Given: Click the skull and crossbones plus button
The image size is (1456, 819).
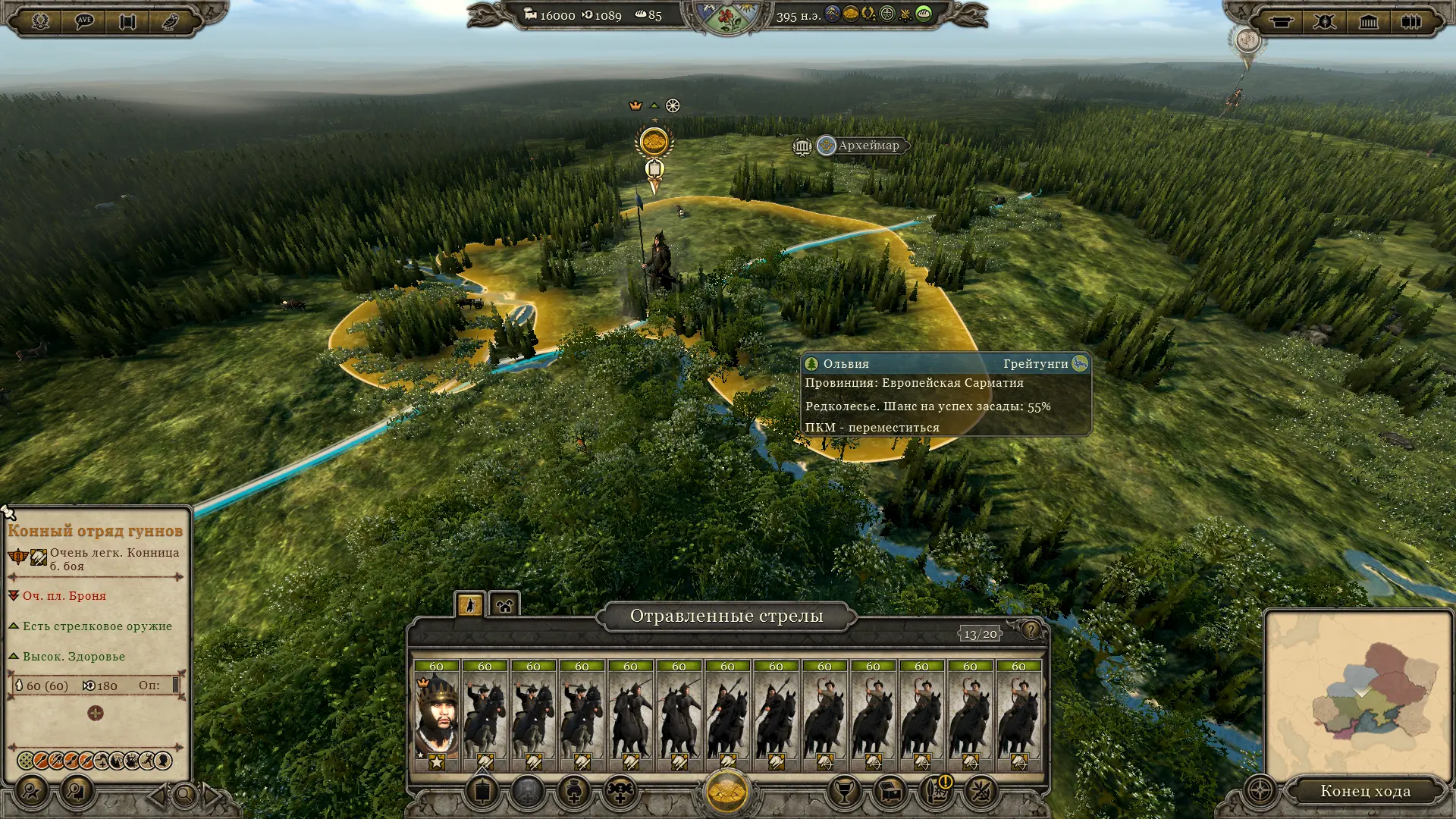Looking at the screenshot, I should coord(620,792).
